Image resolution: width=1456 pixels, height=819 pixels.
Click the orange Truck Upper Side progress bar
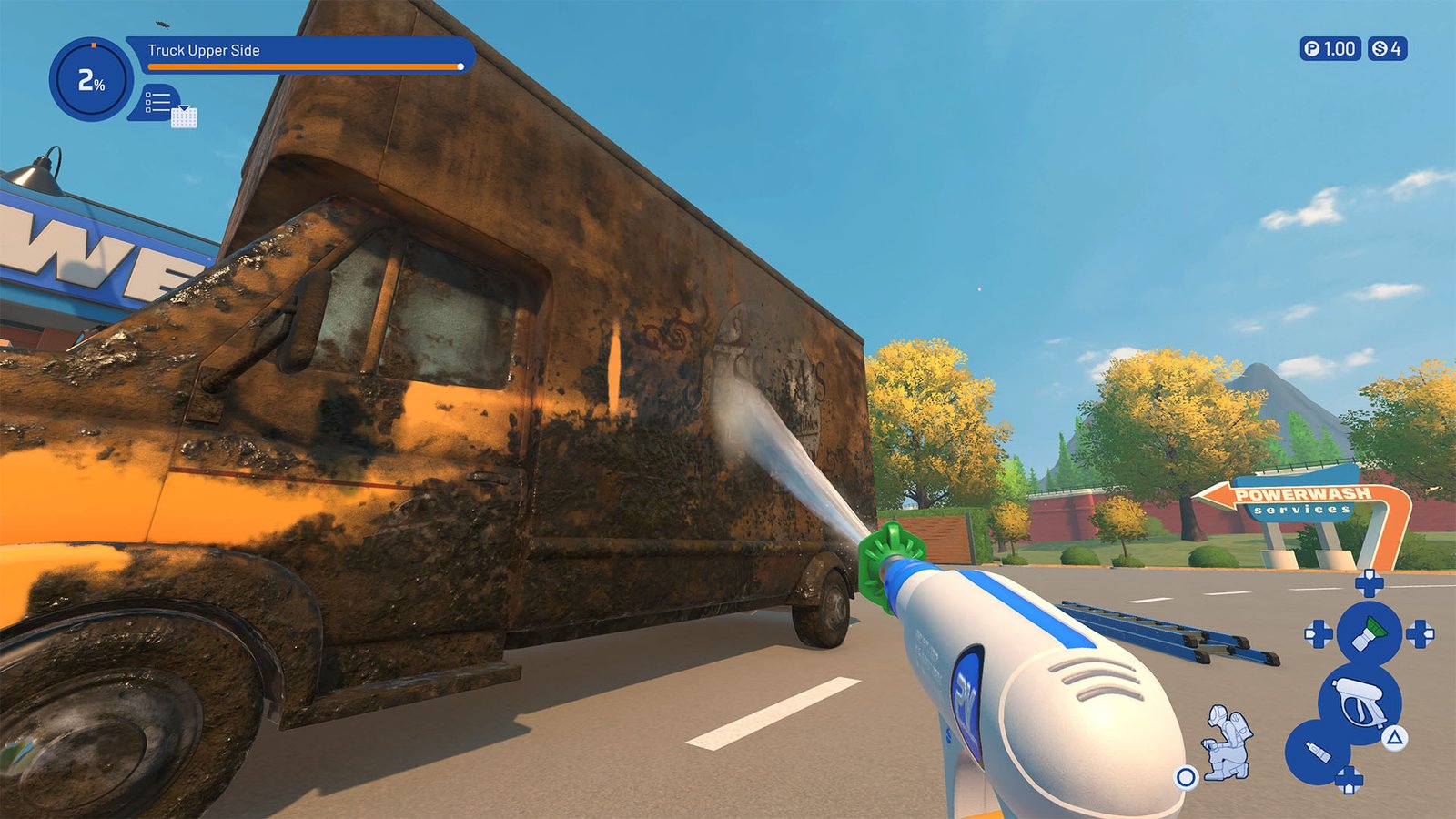300,66
